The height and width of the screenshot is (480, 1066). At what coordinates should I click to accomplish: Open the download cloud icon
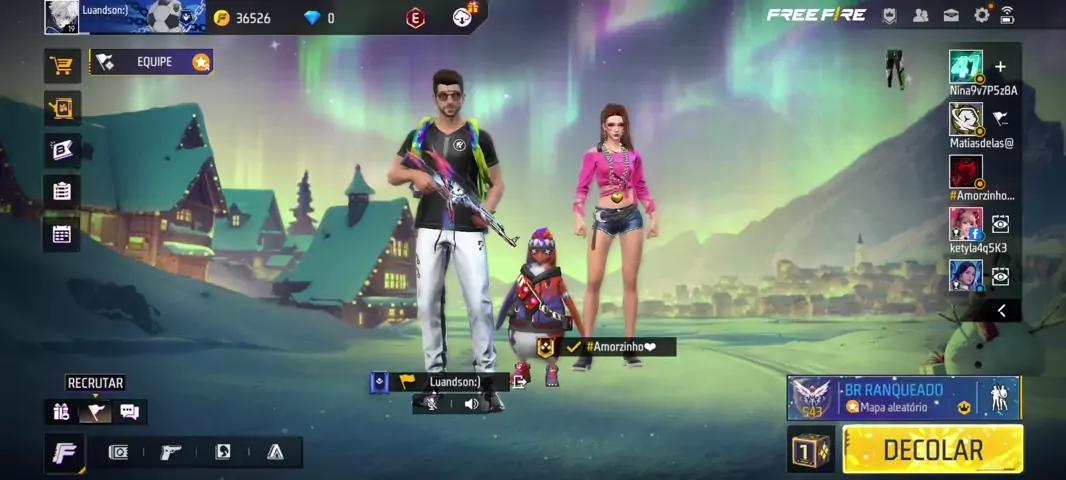click(463, 16)
